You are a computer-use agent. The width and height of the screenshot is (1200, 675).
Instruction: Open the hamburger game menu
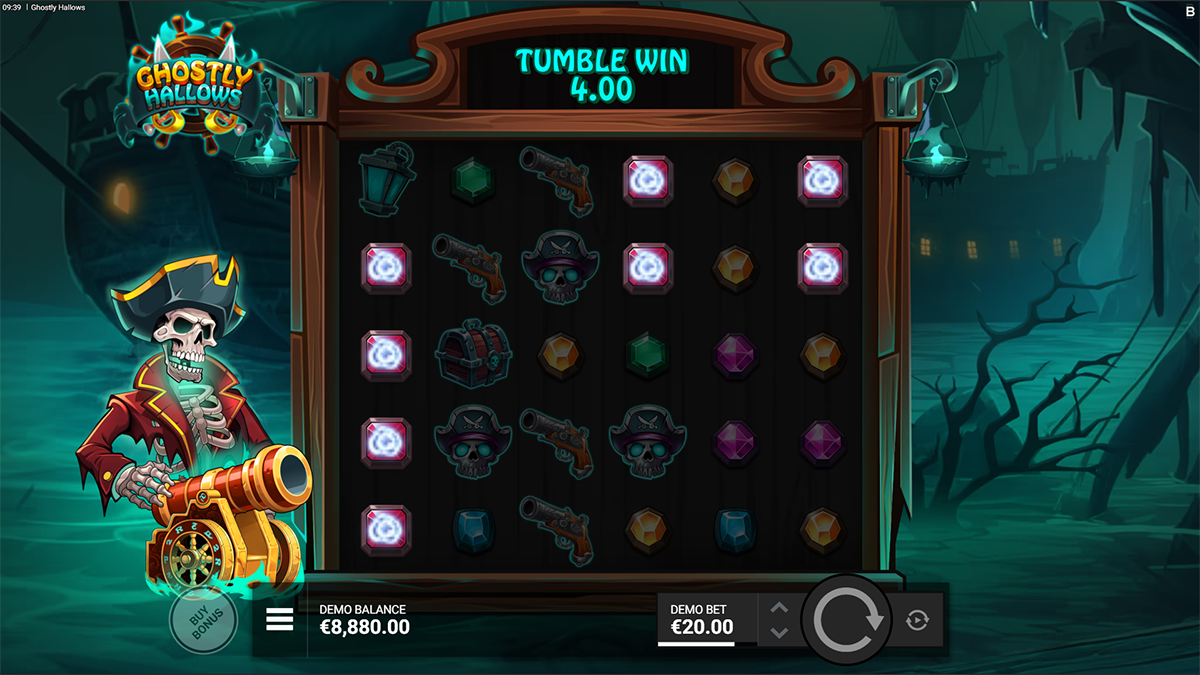click(x=280, y=620)
